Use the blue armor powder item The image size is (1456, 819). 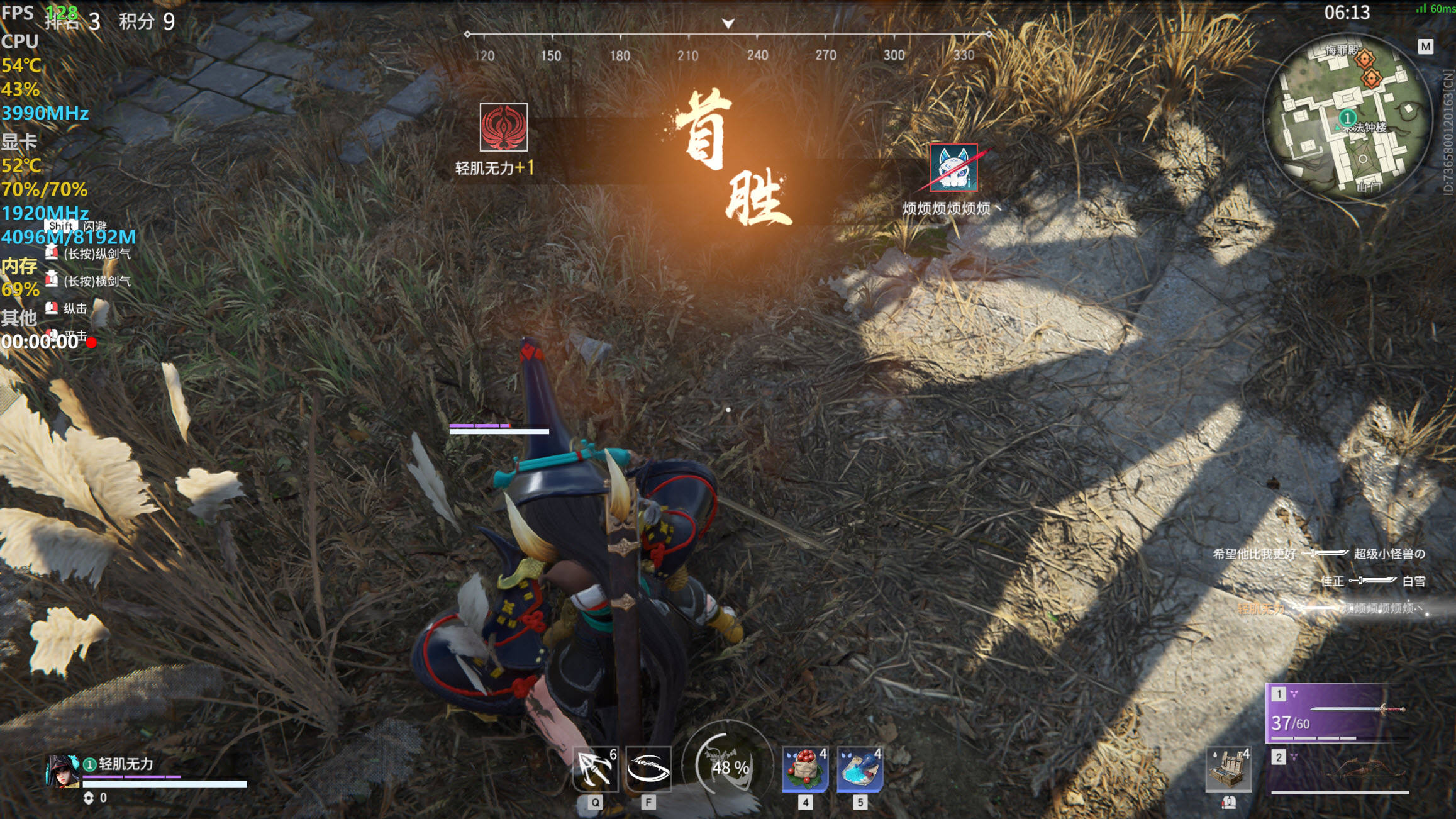click(860, 768)
